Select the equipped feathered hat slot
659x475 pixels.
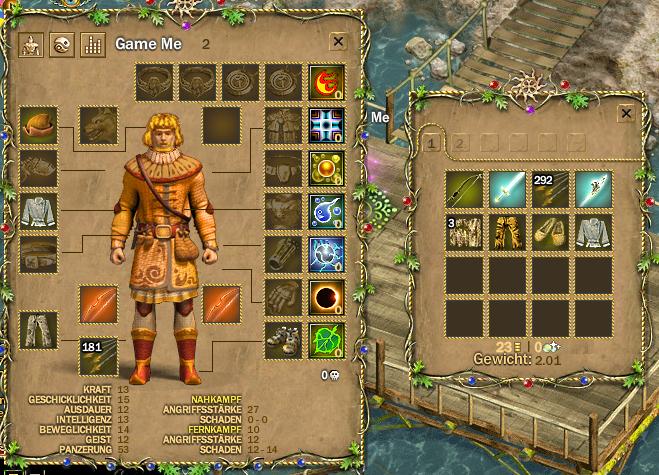point(38,125)
